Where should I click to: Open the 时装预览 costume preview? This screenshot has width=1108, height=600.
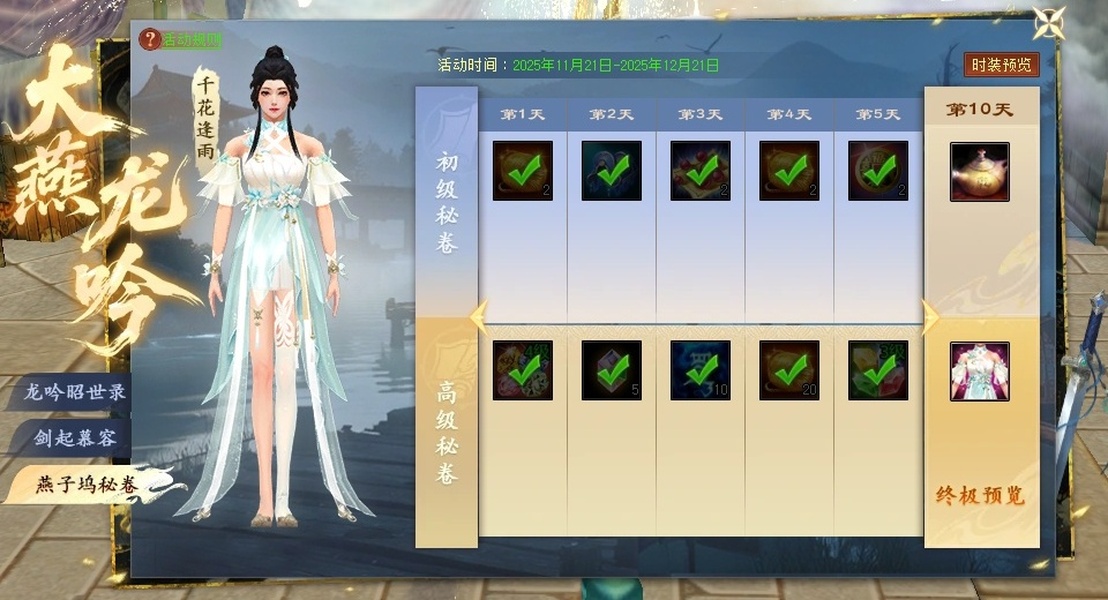tap(1002, 65)
